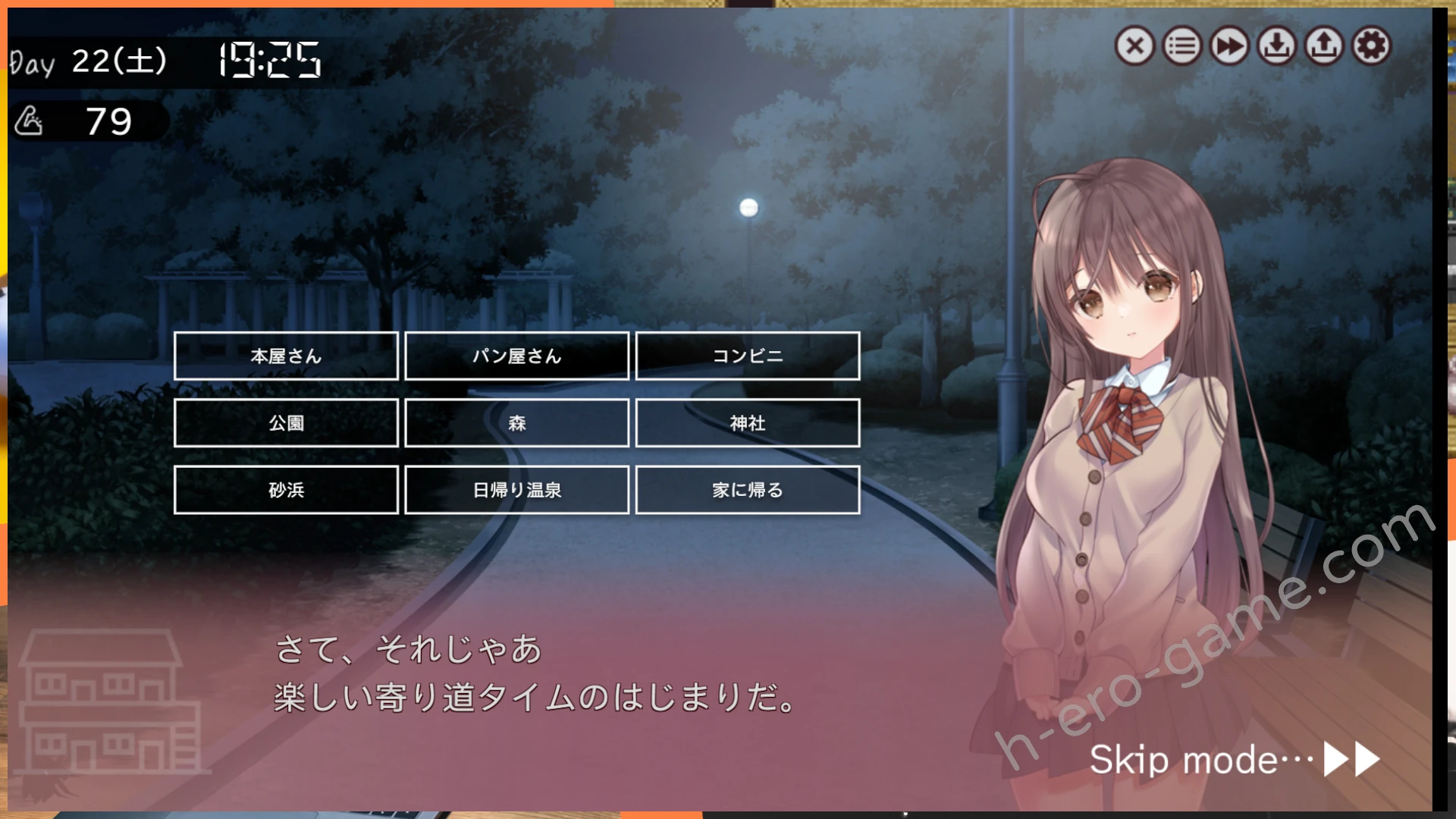1456x819 pixels.
Task: Open the settings gear icon
Action: [1371, 46]
